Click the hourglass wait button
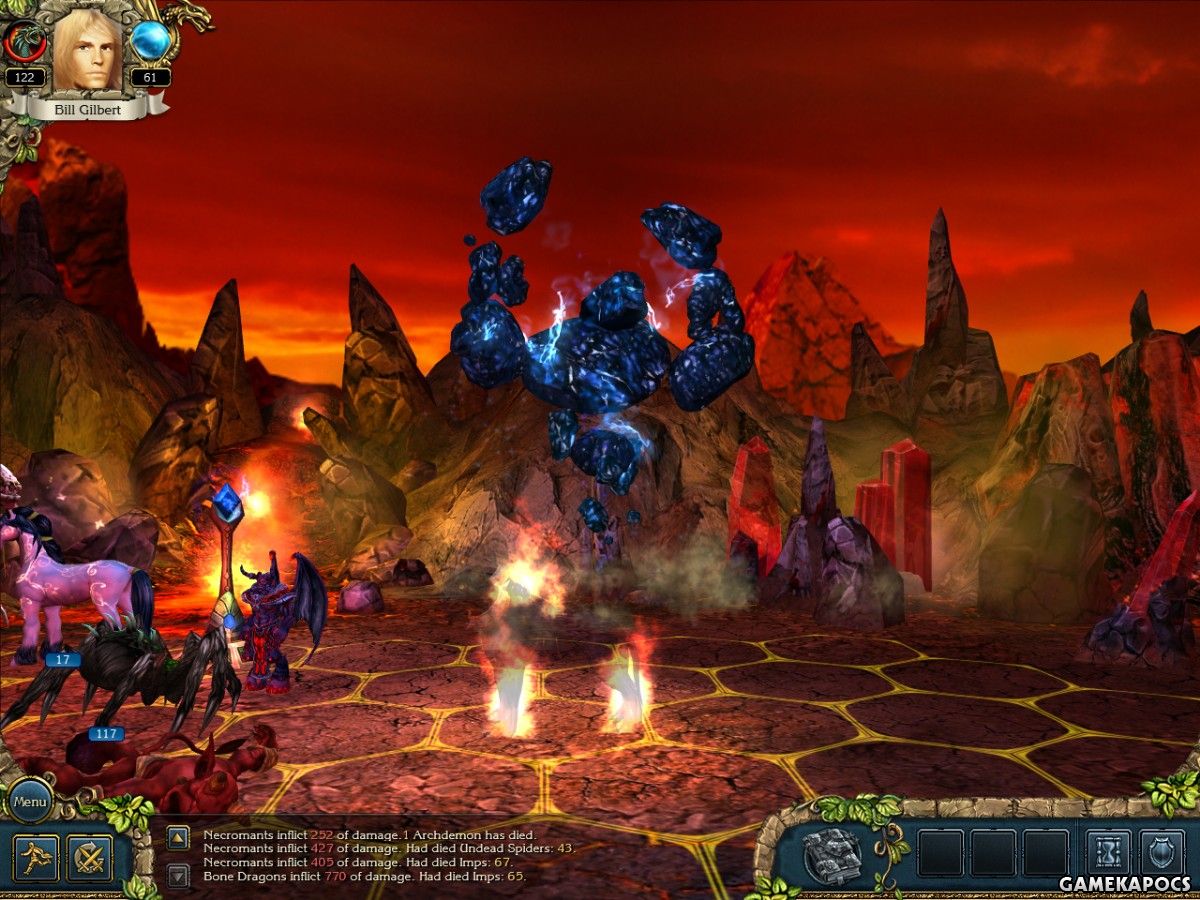Viewport: 1200px width, 900px height. (x=1108, y=854)
